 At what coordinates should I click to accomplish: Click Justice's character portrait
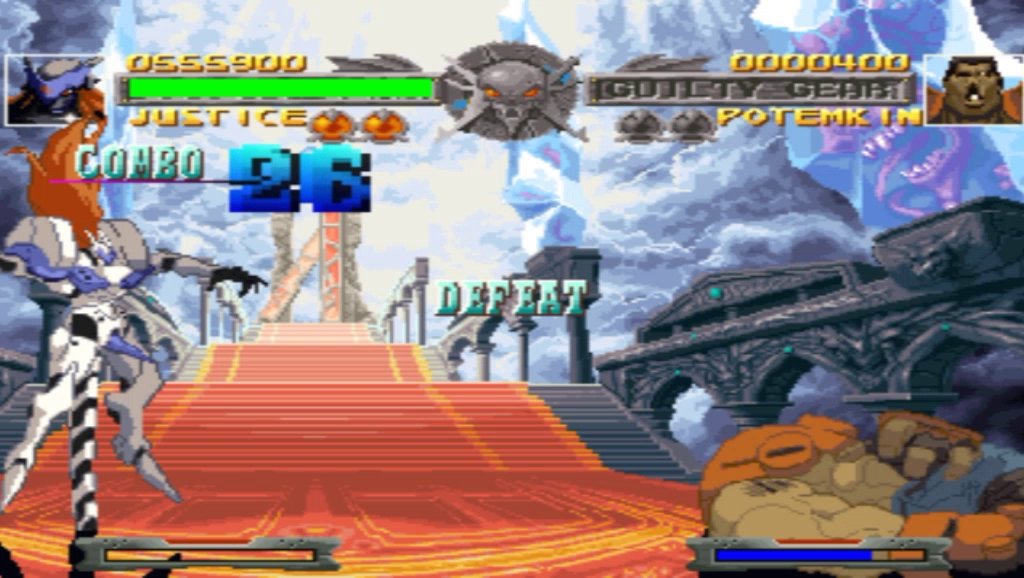[55, 90]
